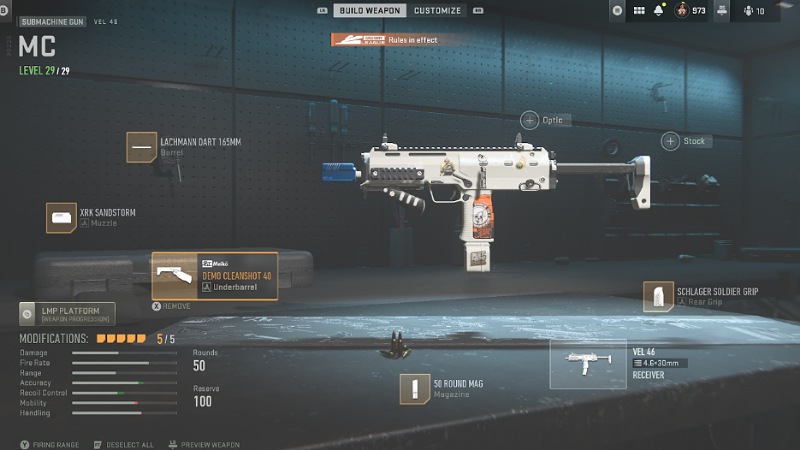Choose the Demo Cleanshot 40 underbarrel slot
The height and width of the screenshot is (450, 800).
point(215,276)
